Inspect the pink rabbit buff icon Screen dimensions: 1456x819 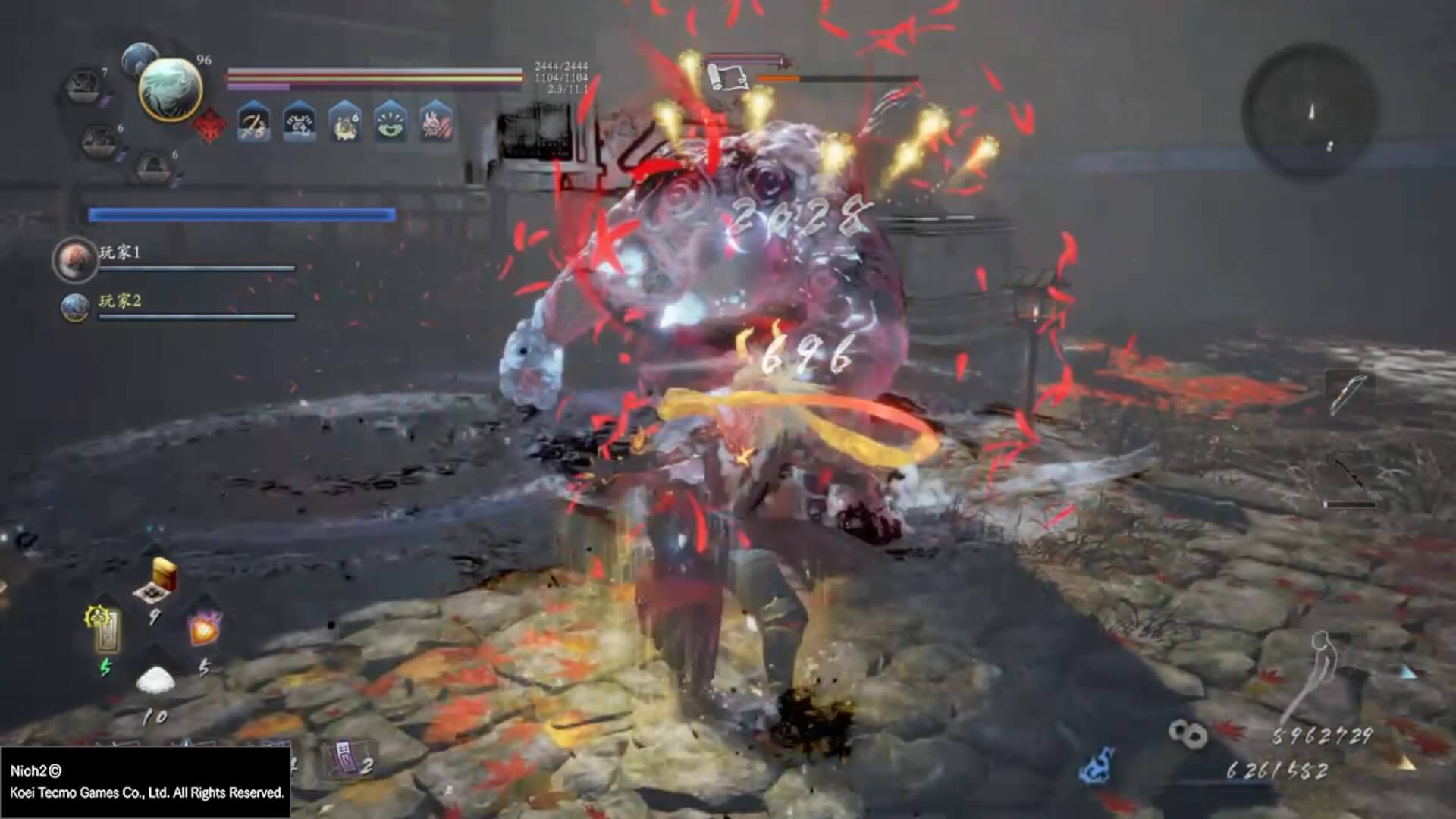[436, 122]
